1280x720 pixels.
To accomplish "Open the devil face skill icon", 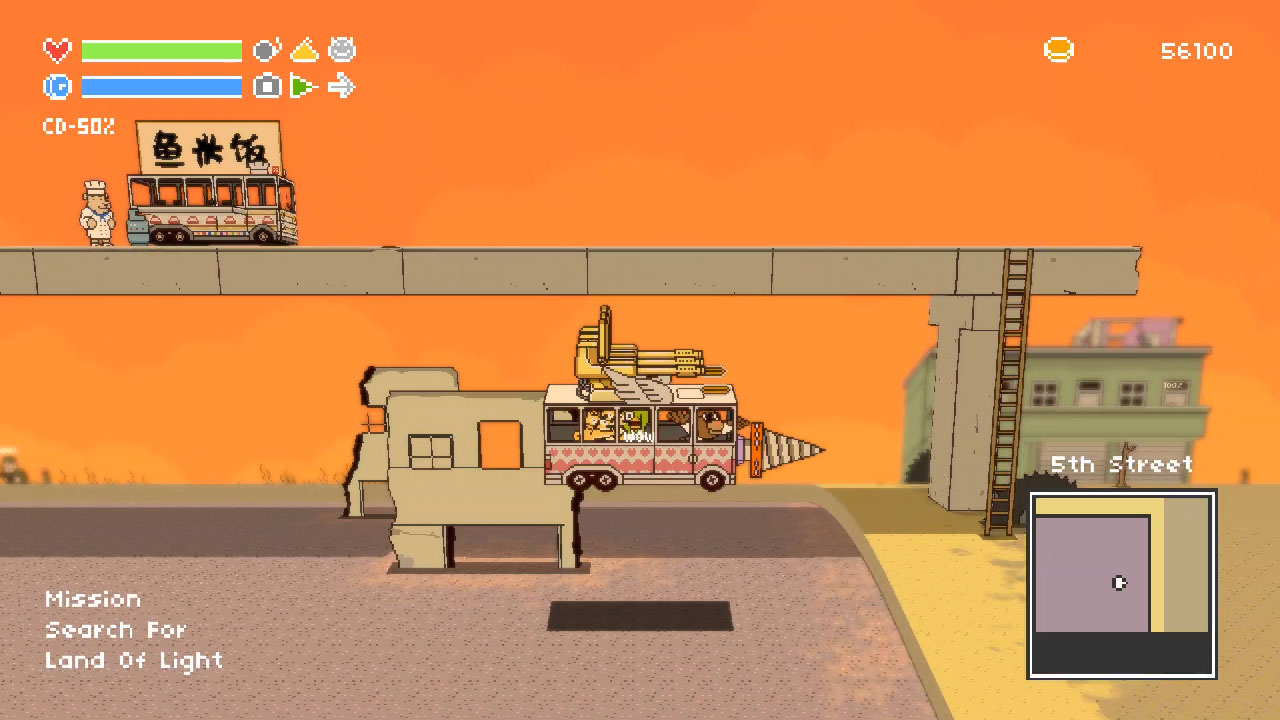I will [x=343, y=48].
